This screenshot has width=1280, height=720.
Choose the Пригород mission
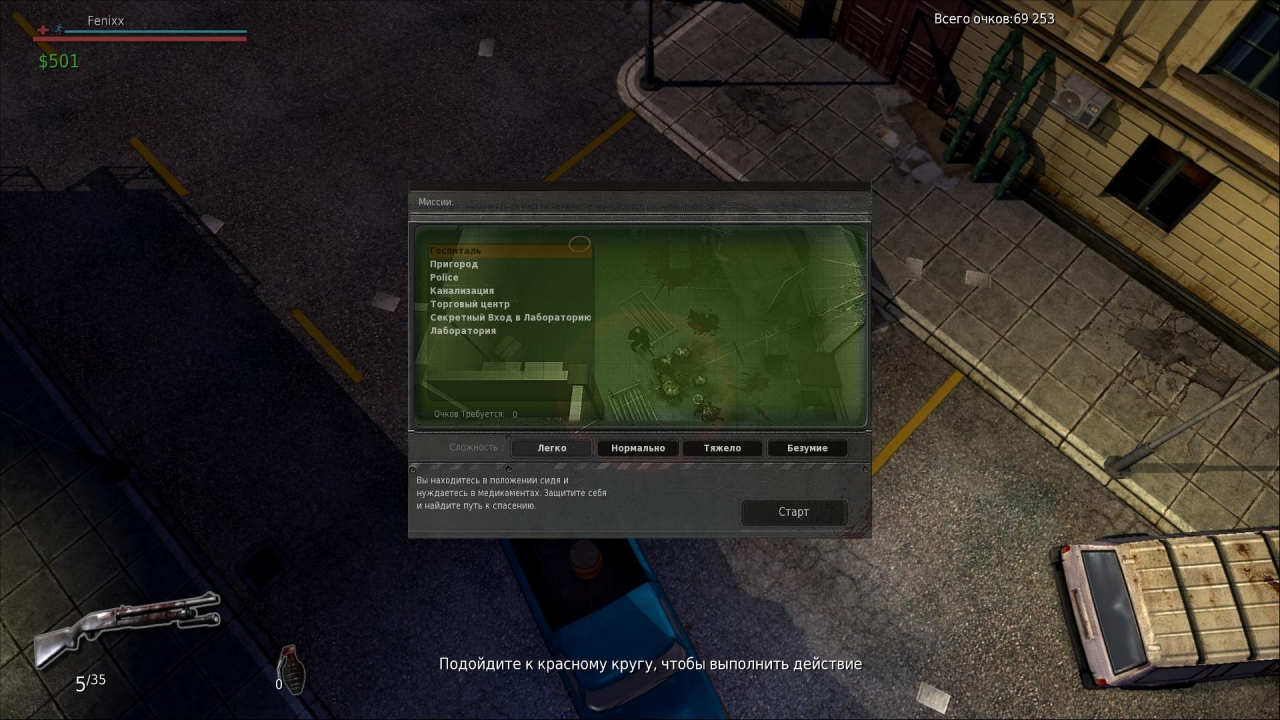pyautogui.click(x=454, y=264)
